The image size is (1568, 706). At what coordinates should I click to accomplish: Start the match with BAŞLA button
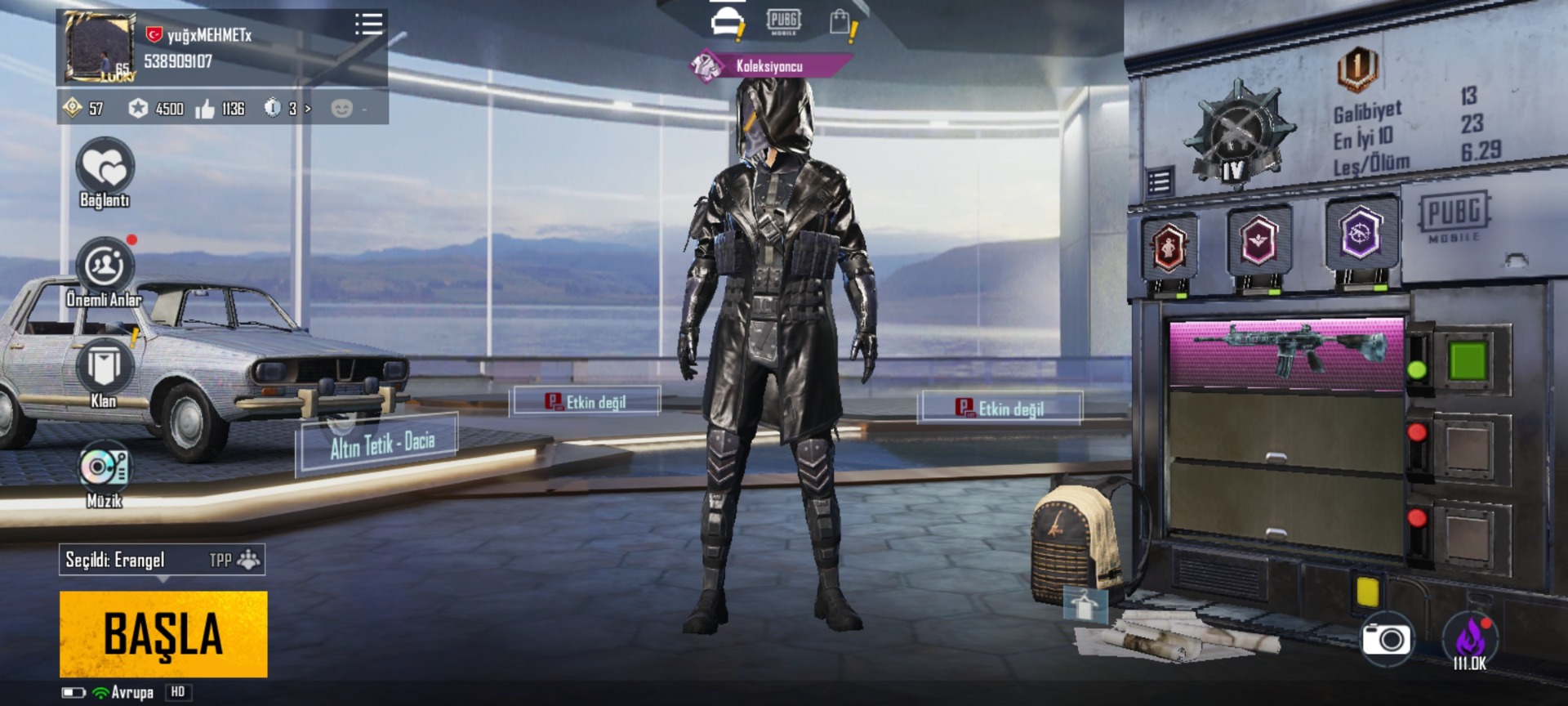point(163,634)
